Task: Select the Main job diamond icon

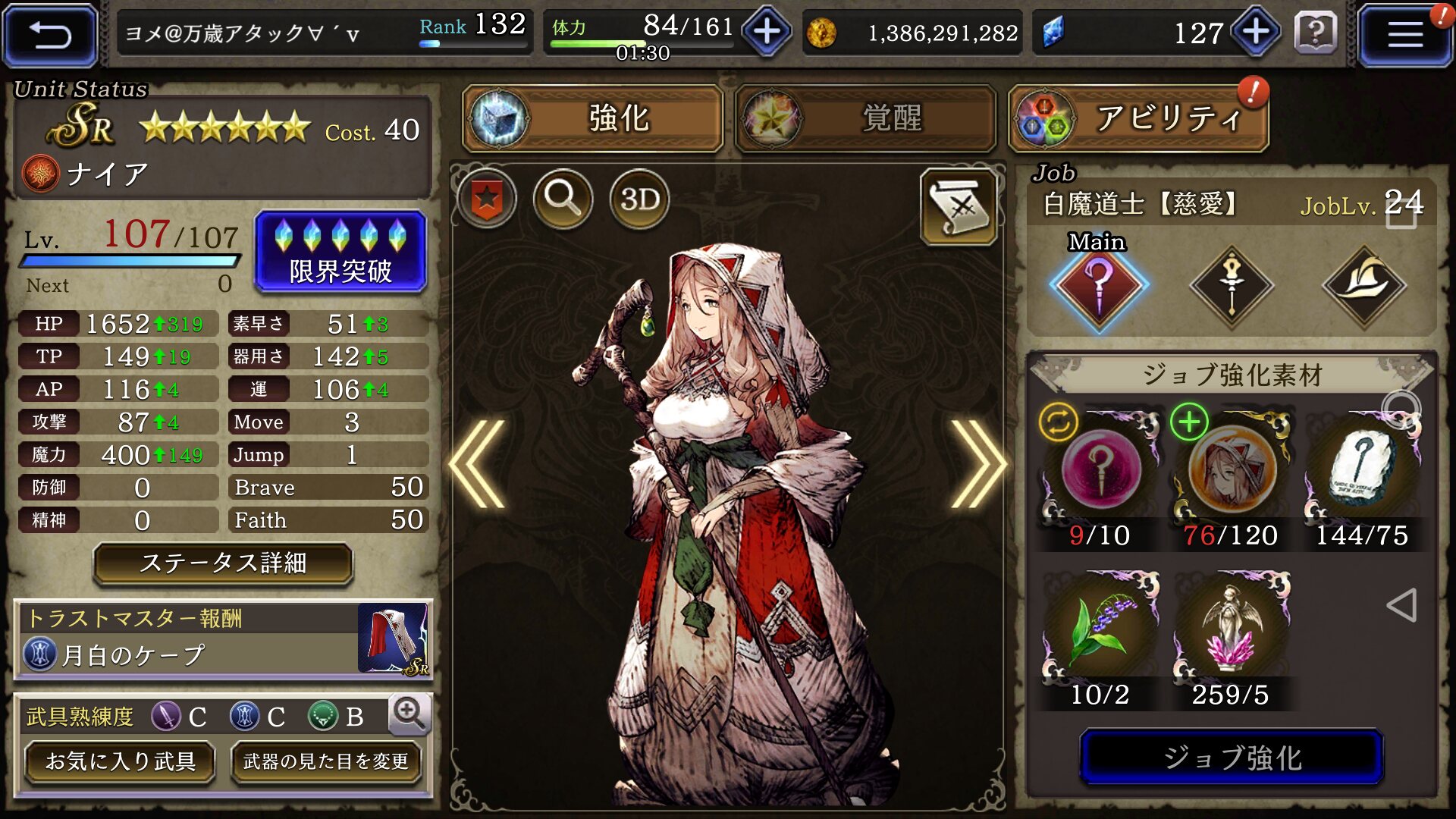Action: [1099, 287]
